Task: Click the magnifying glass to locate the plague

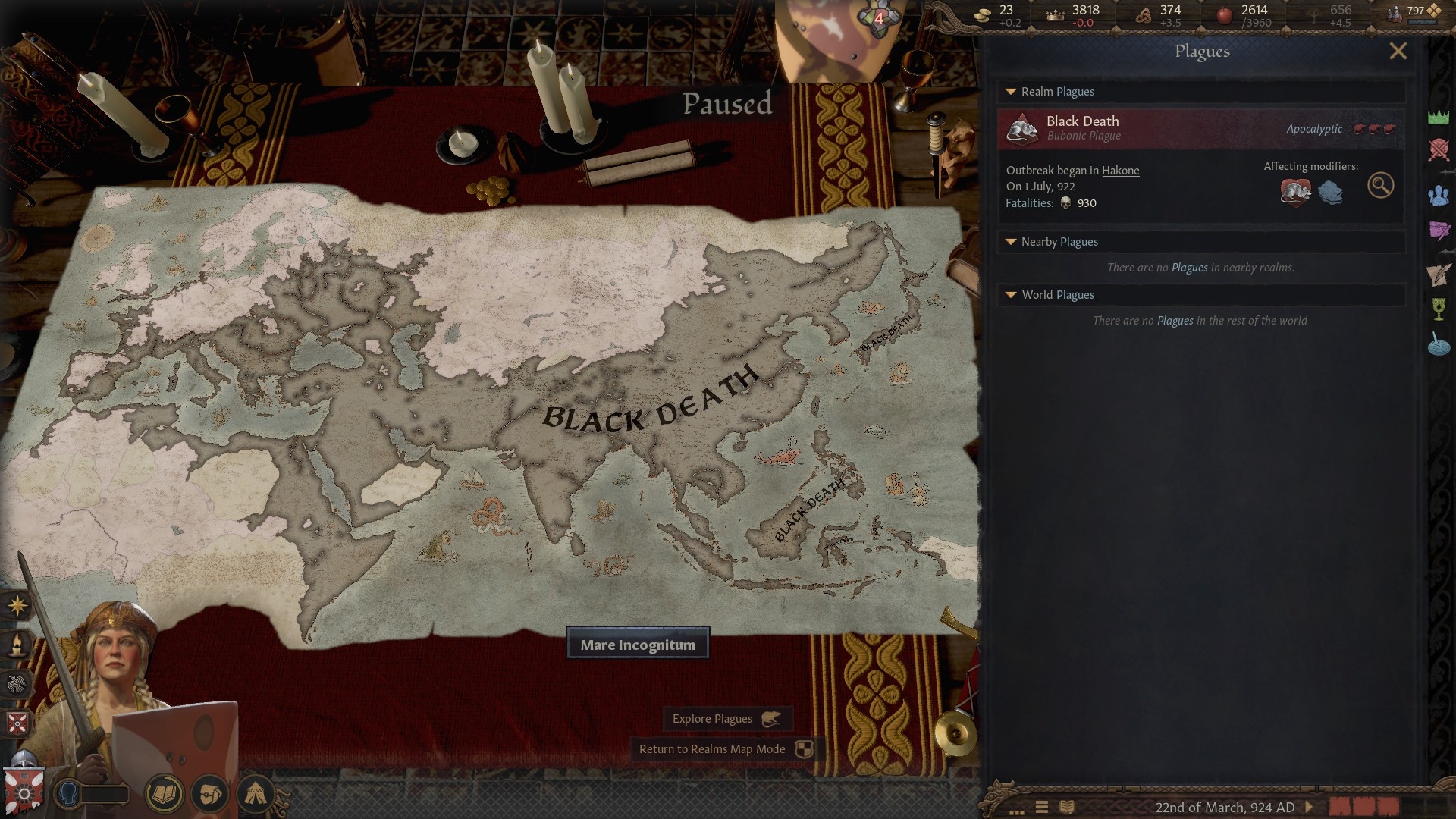Action: pyautogui.click(x=1380, y=186)
